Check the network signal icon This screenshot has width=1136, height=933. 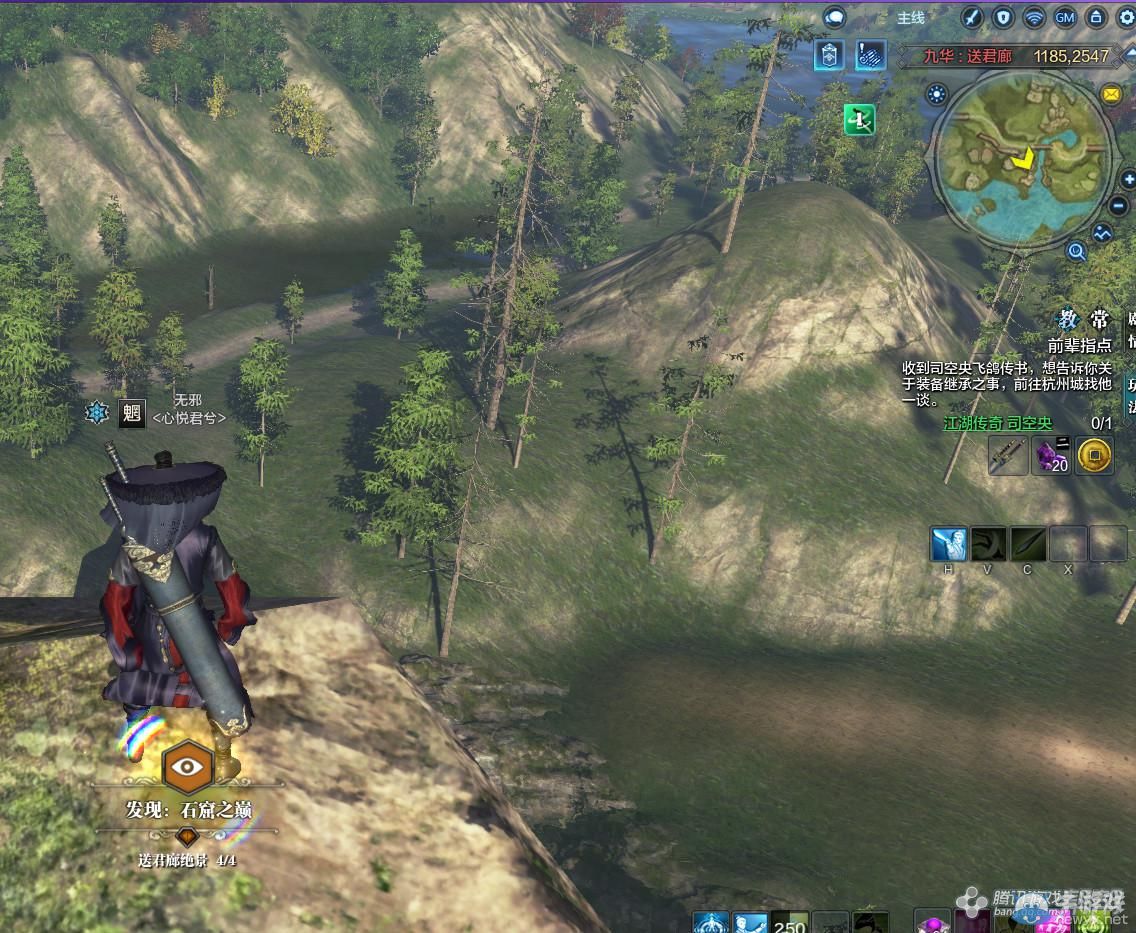1034,17
